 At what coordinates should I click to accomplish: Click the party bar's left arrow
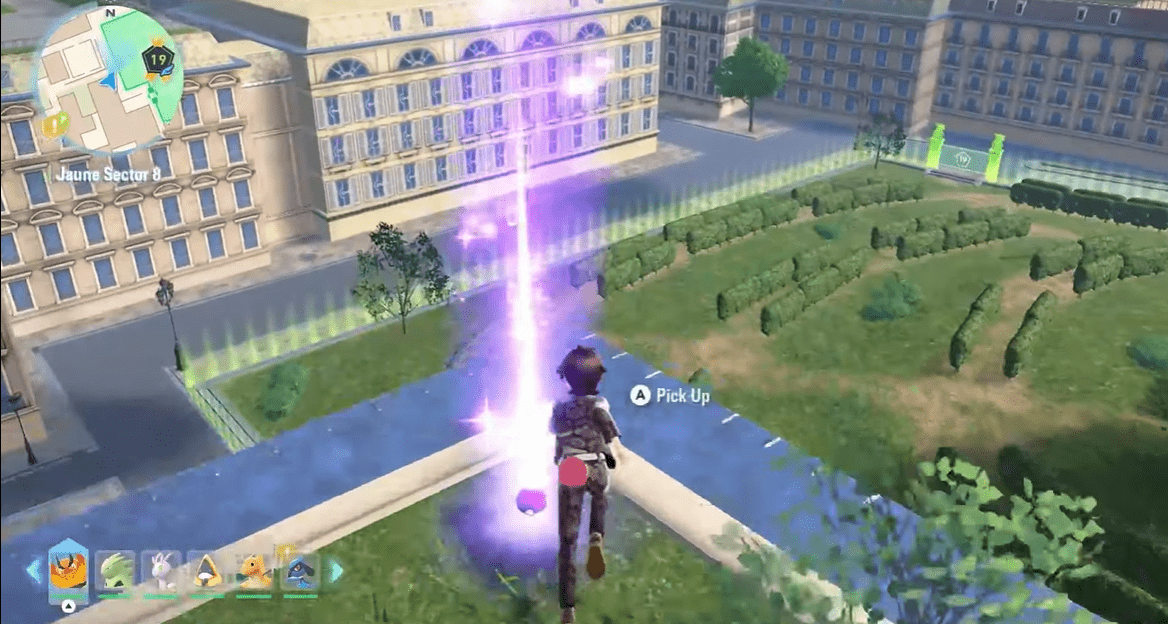32,570
